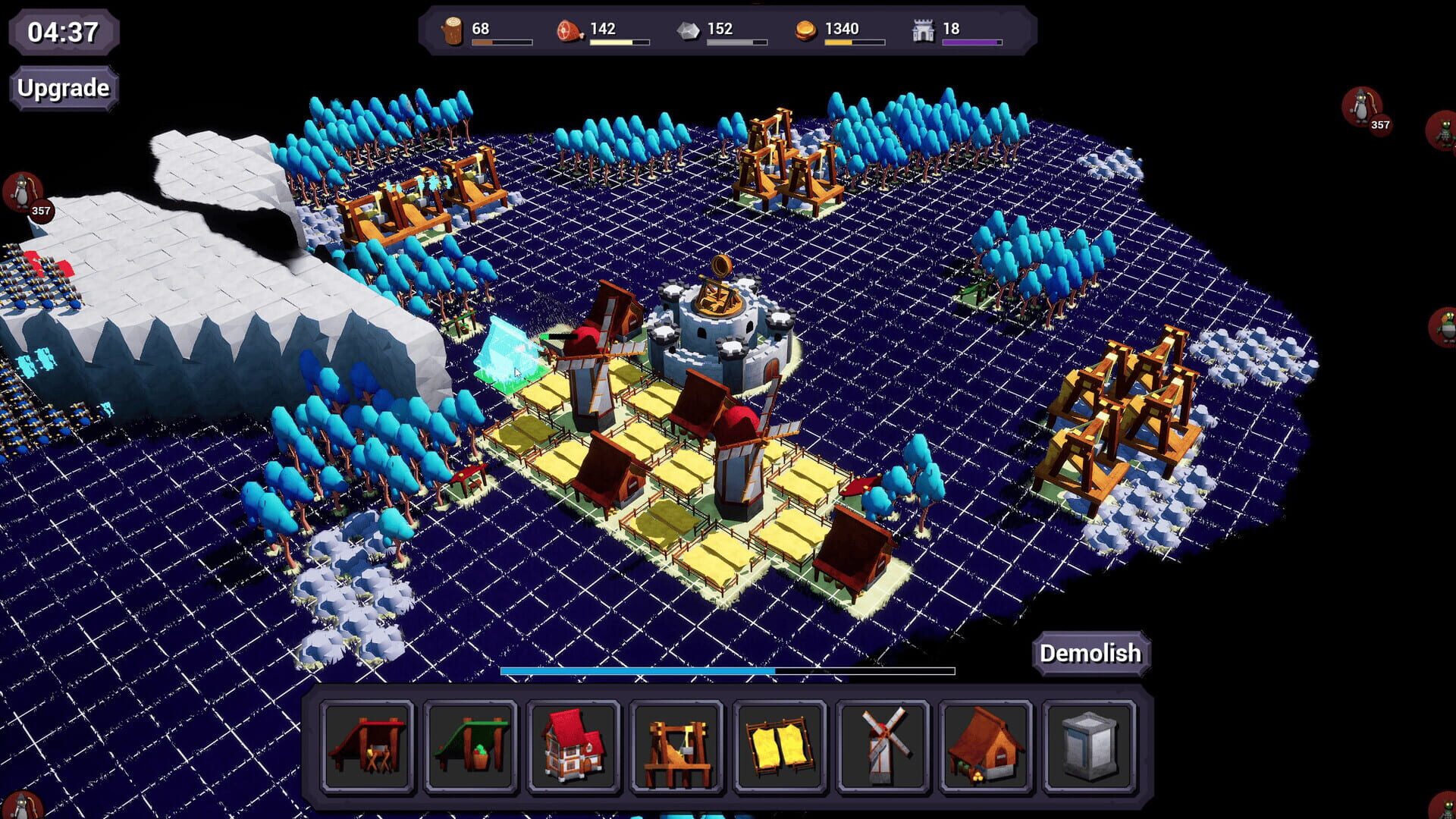Click the meat resource icon
The width and height of the screenshot is (1456, 819).
pyautogui.click(x=569, y=29)
